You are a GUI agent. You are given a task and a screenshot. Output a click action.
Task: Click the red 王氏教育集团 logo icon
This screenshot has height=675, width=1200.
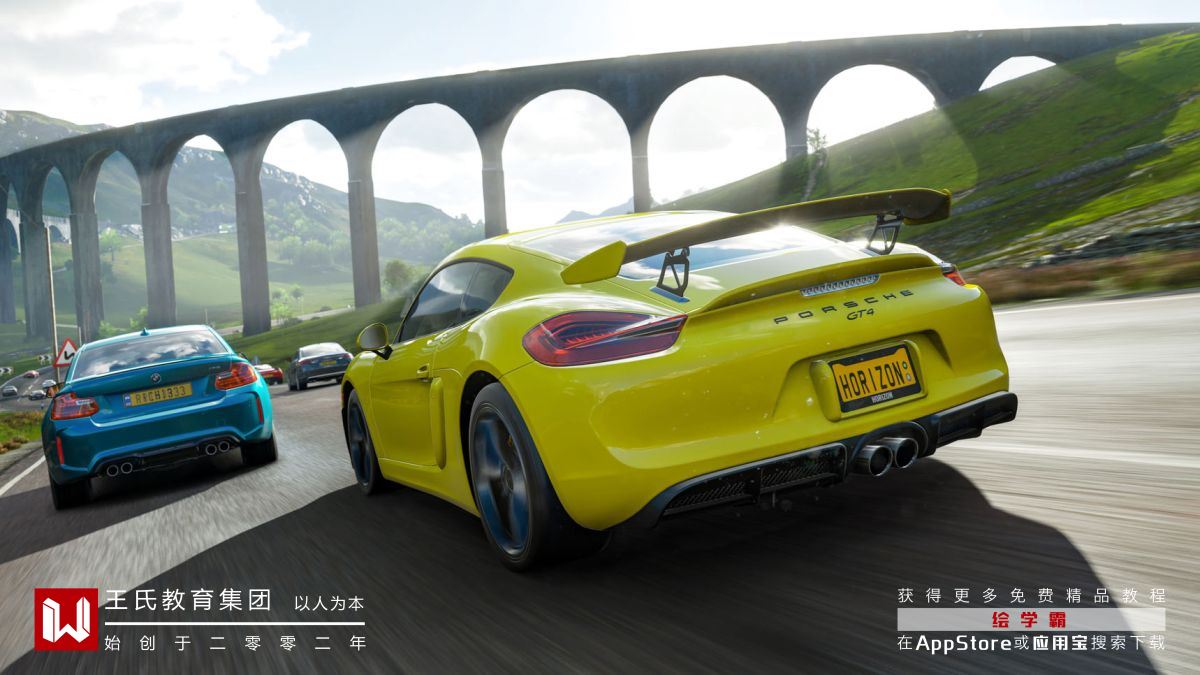click(x=66, y=619)
